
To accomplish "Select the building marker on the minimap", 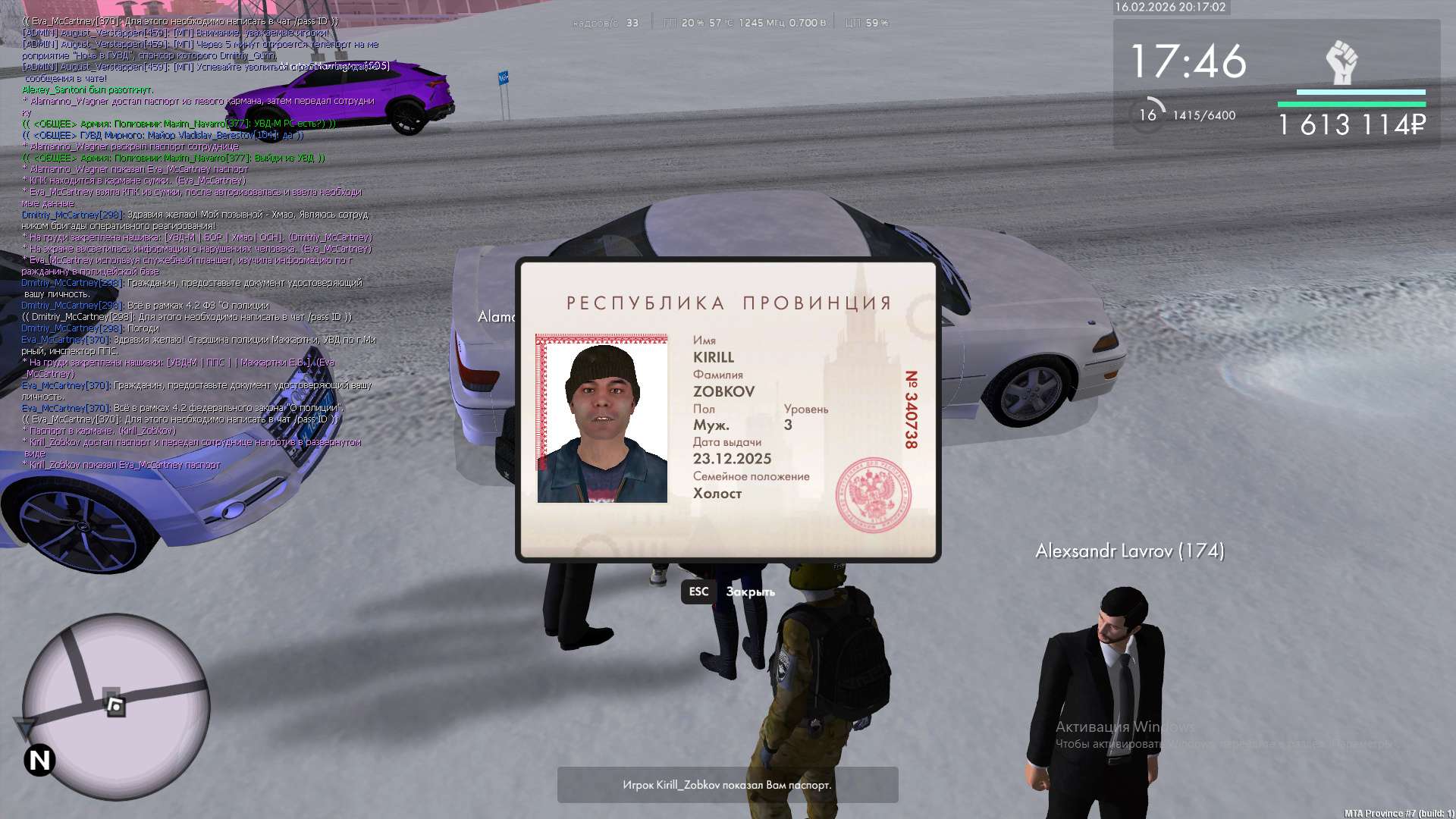I will 115,704.
